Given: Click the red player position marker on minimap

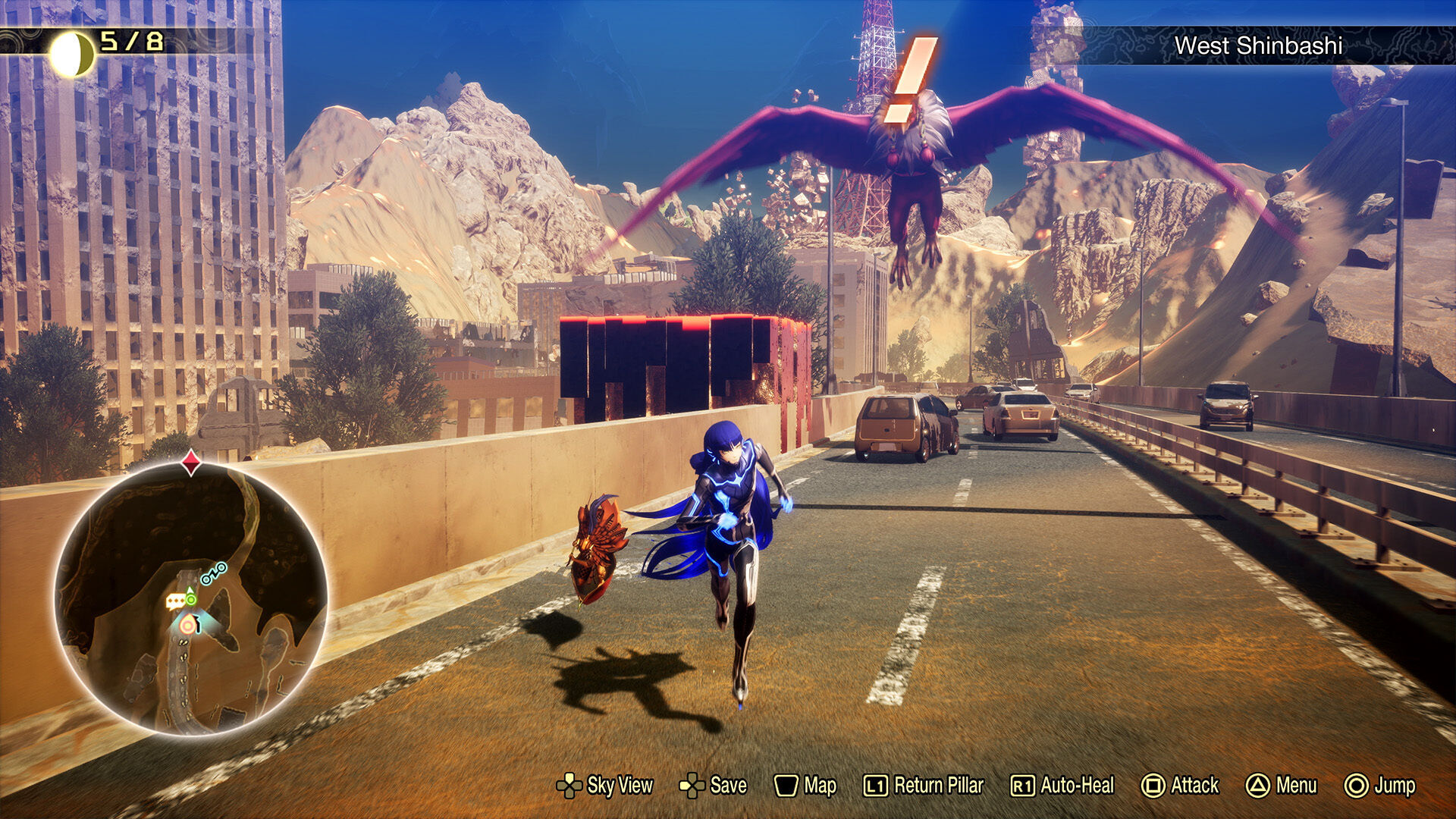Looking at the screenshot, I should click(188, 625).
